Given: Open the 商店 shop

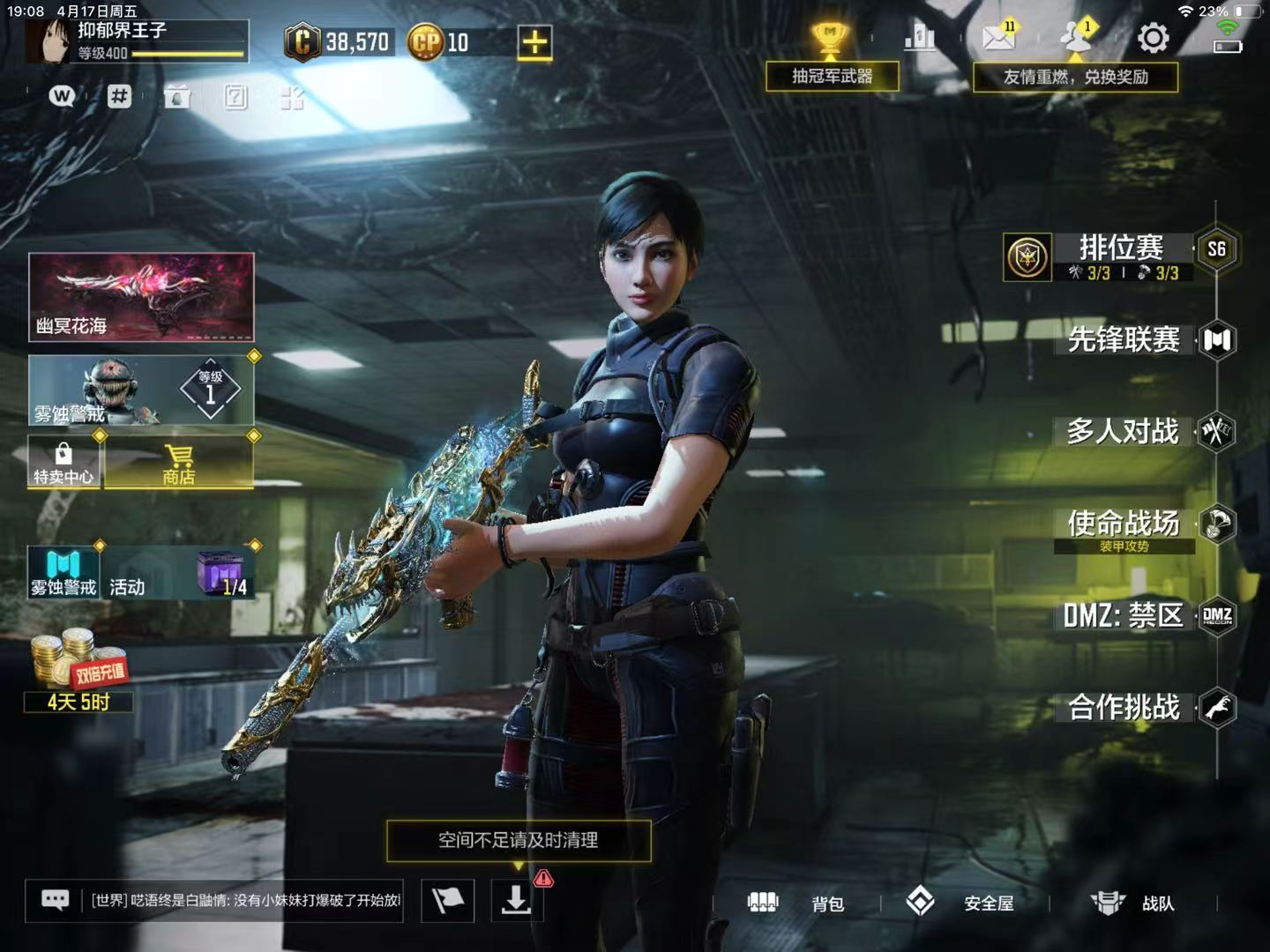Looking at the screenshot, I should point(179,463).
